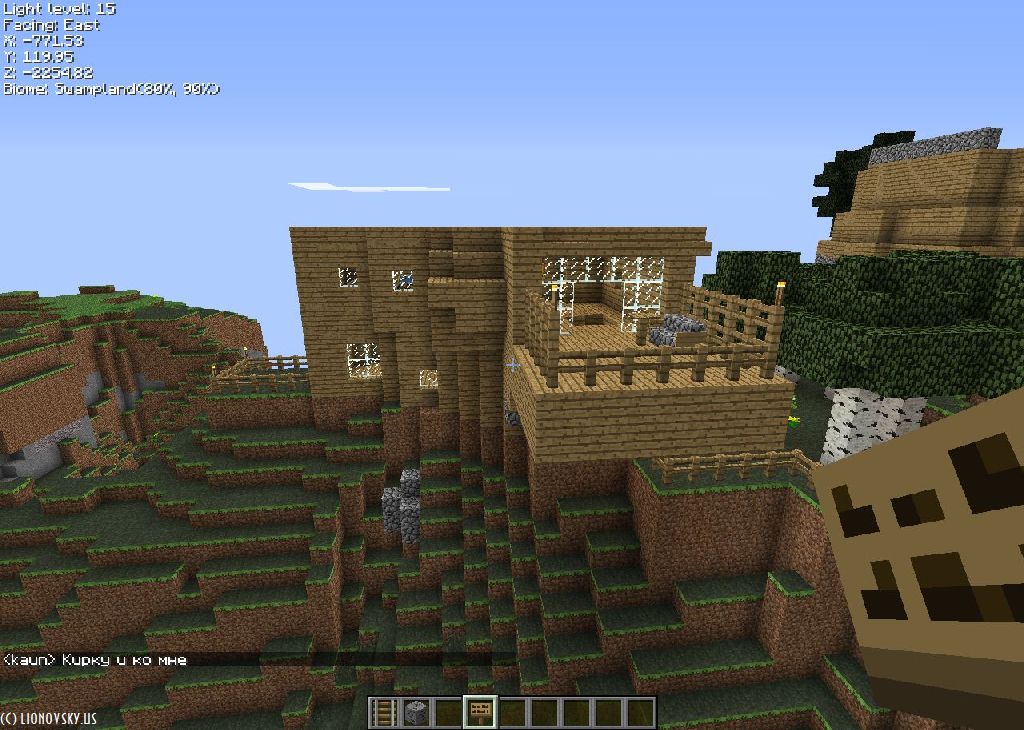Image resolution: width=1024 pixels, height=730 pixels.
Task: Select the cobblestone block hotbar slot
Action: 416,713
